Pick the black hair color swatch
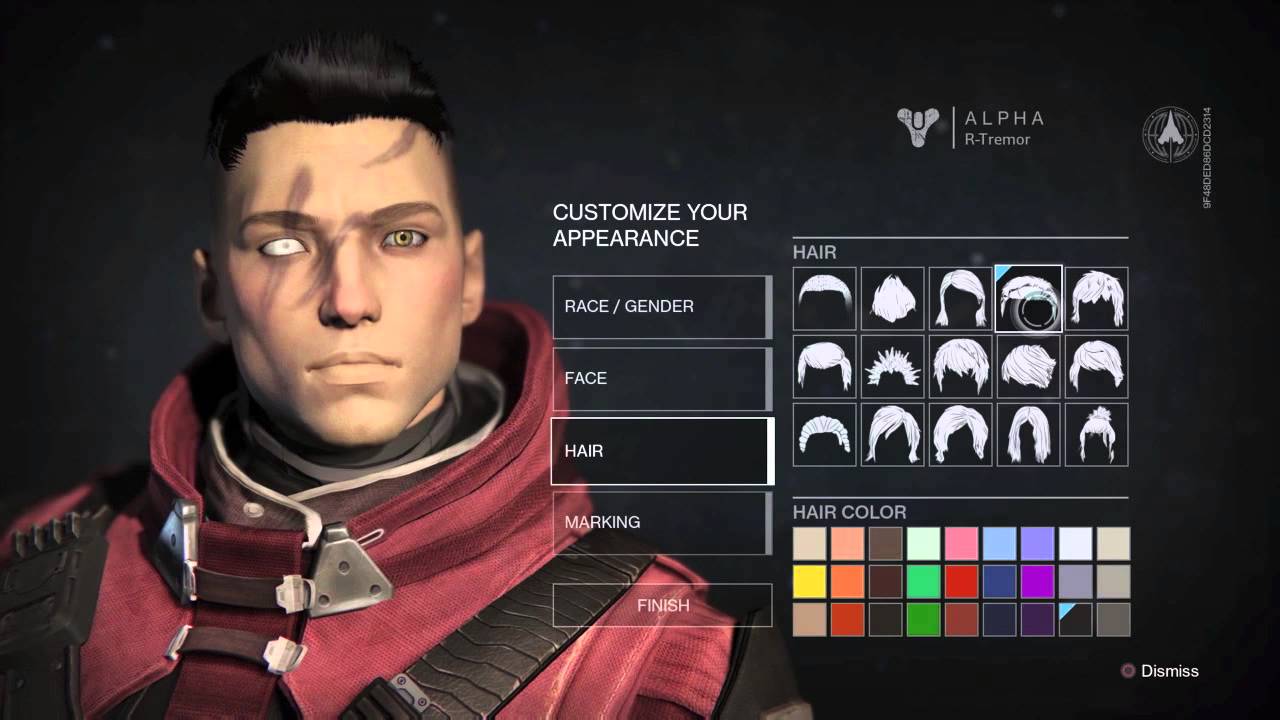Image resolution: width=1280 pixels, height=720 pixels. pos(1076,619)
